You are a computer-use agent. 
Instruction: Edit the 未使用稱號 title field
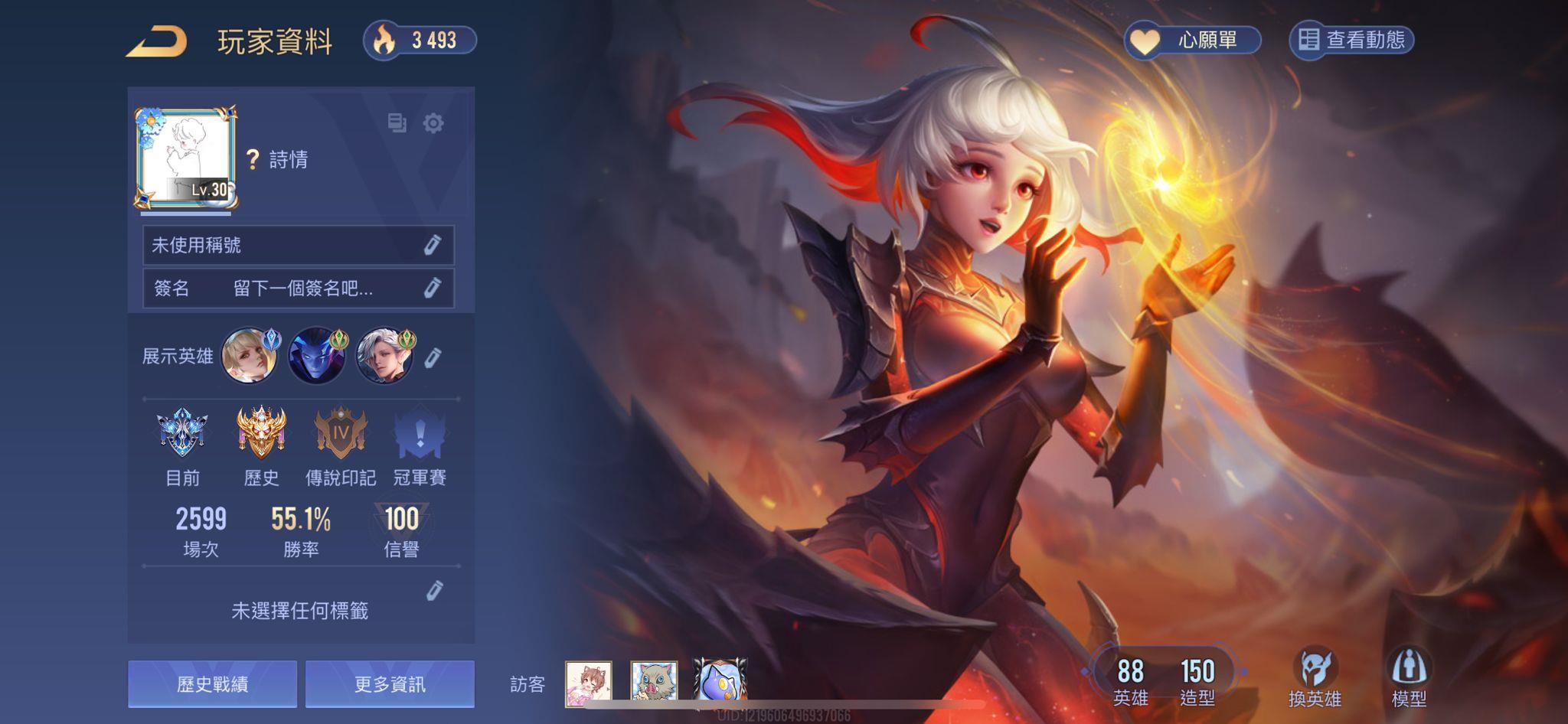[x=435, y=245]
